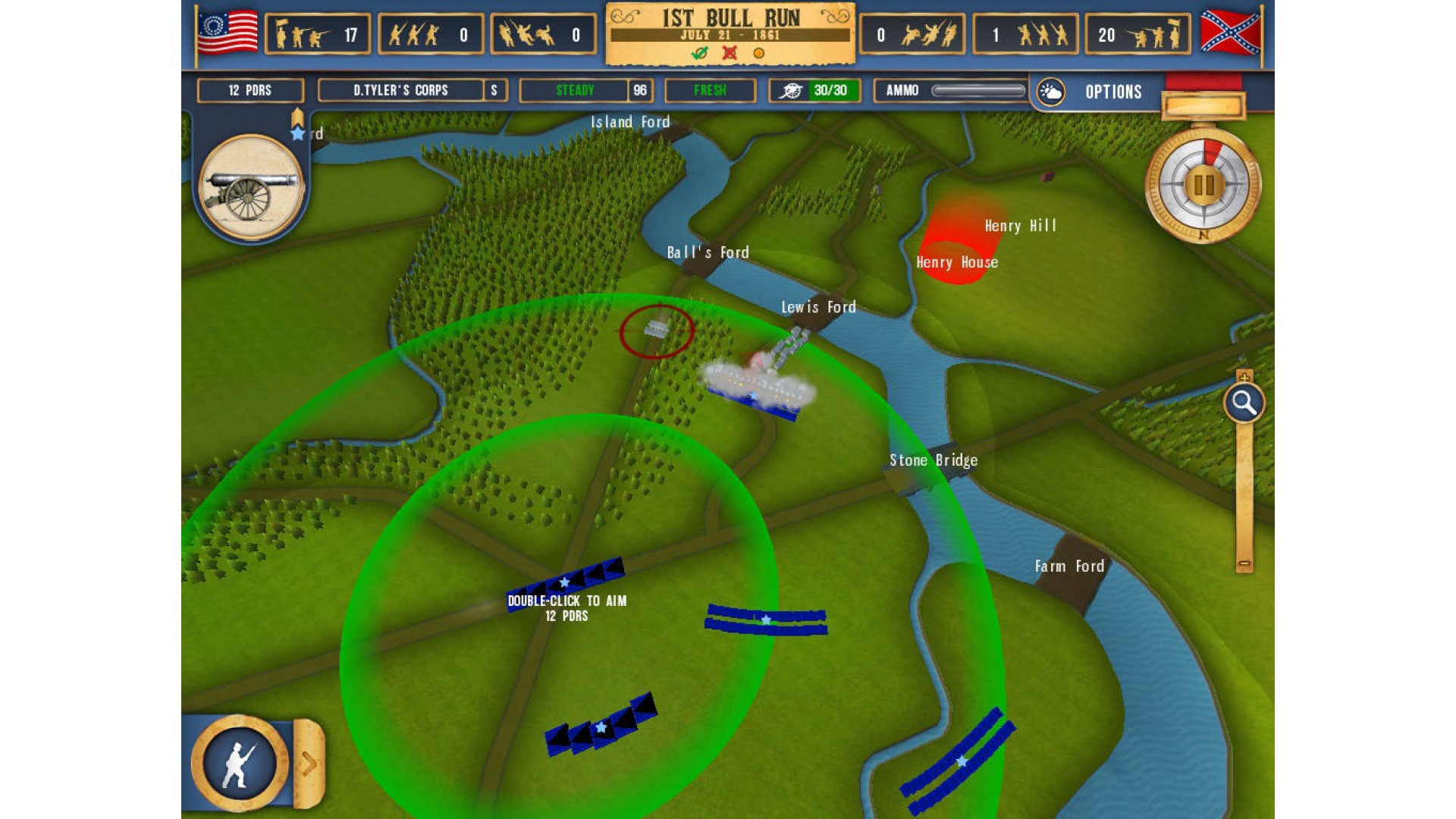Image resolution: width=1456 pixels, height=819 pixels.
Task: Select the horizontal blue infantry line with star
Action: [766, 620]
